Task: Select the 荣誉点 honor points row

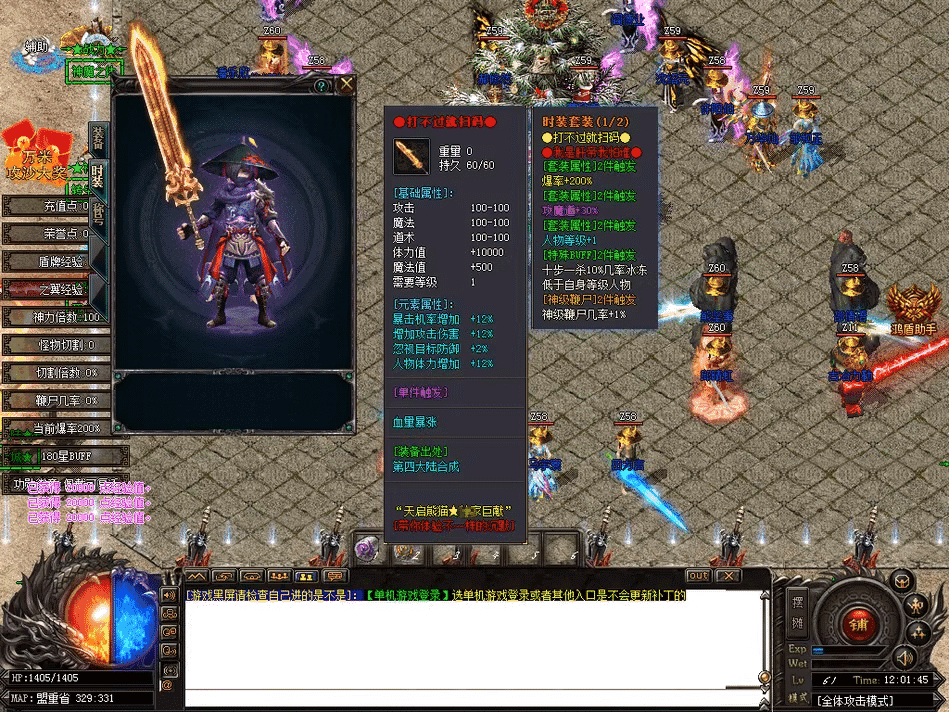Action: coord(55,234)
